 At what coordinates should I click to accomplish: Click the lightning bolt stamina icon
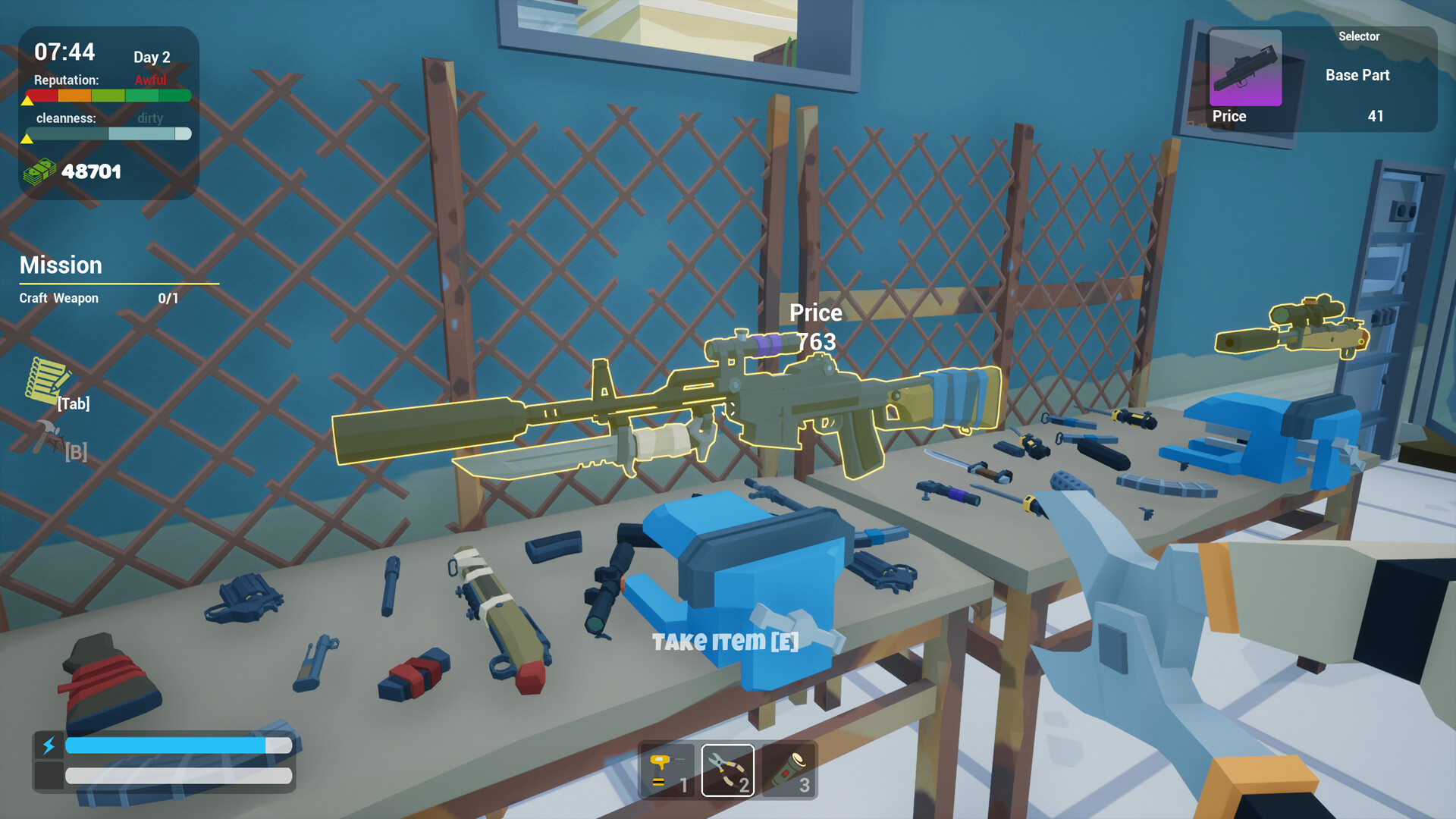tap(49, 746)
